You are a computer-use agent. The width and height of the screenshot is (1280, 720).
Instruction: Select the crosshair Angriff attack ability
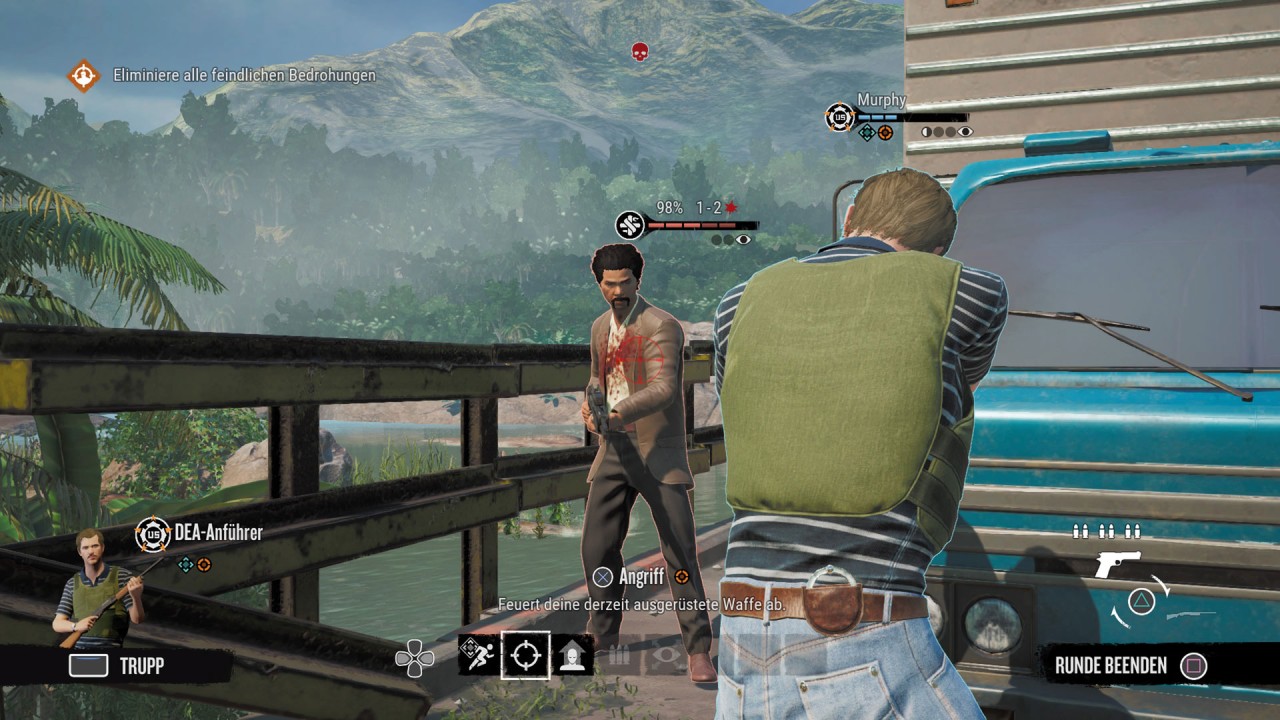(525, 655)
